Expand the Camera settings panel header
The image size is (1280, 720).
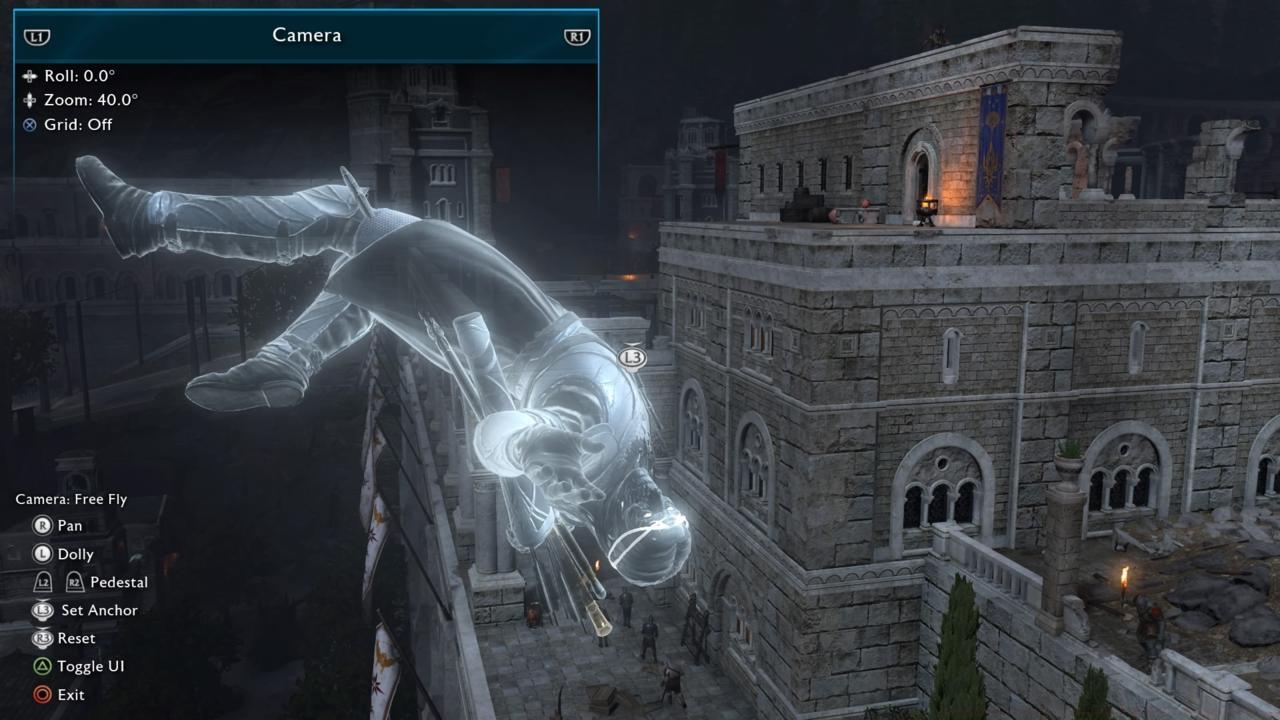click(x=307, y=33)
